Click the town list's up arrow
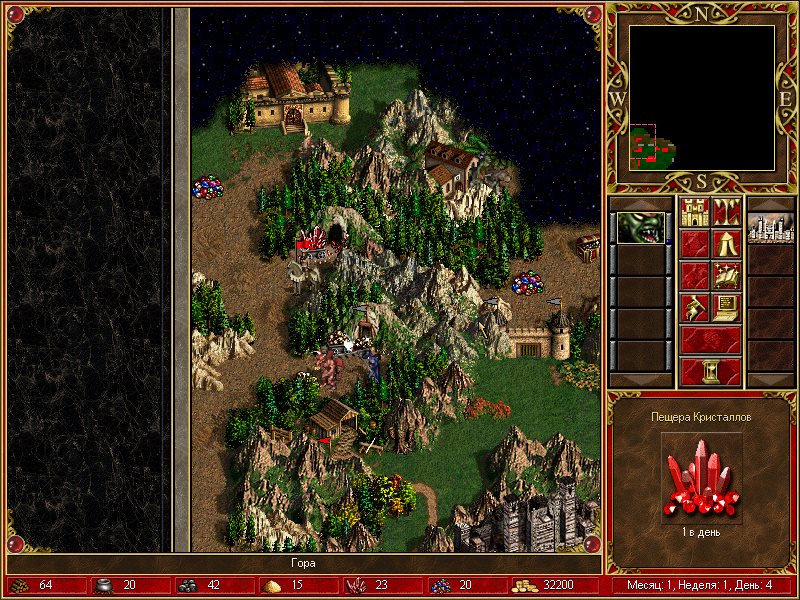 coord(770,203)
